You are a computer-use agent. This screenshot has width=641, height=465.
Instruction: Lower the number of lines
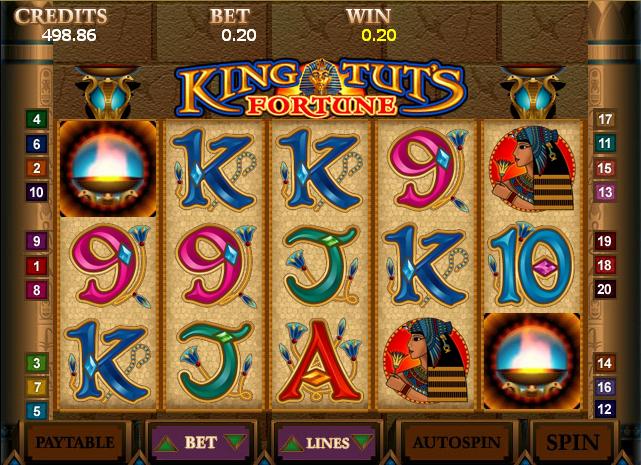point(361,442)
